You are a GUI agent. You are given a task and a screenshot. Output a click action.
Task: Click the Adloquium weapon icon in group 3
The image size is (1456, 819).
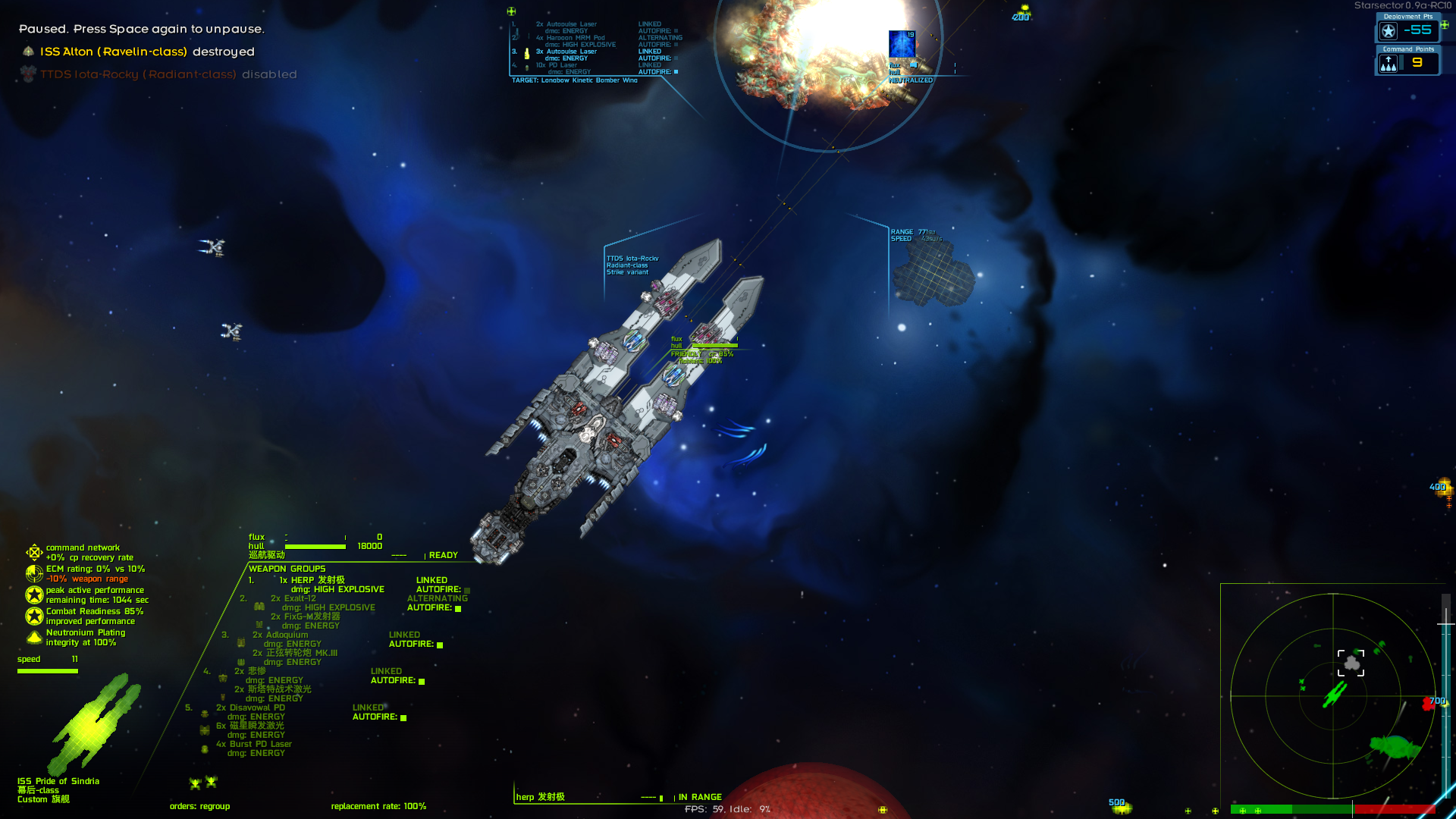(241, 642)
